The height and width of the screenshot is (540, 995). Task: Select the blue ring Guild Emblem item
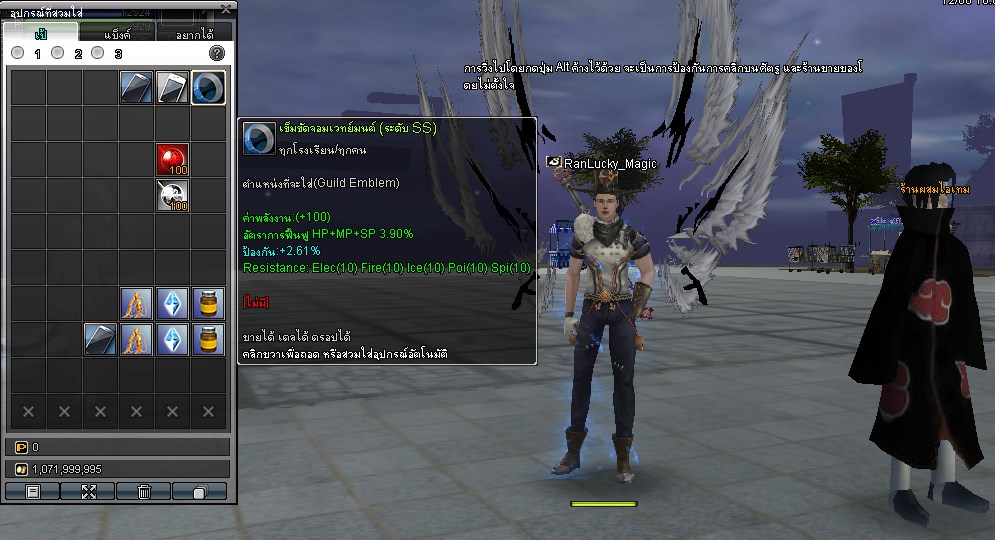coord(208,88)
